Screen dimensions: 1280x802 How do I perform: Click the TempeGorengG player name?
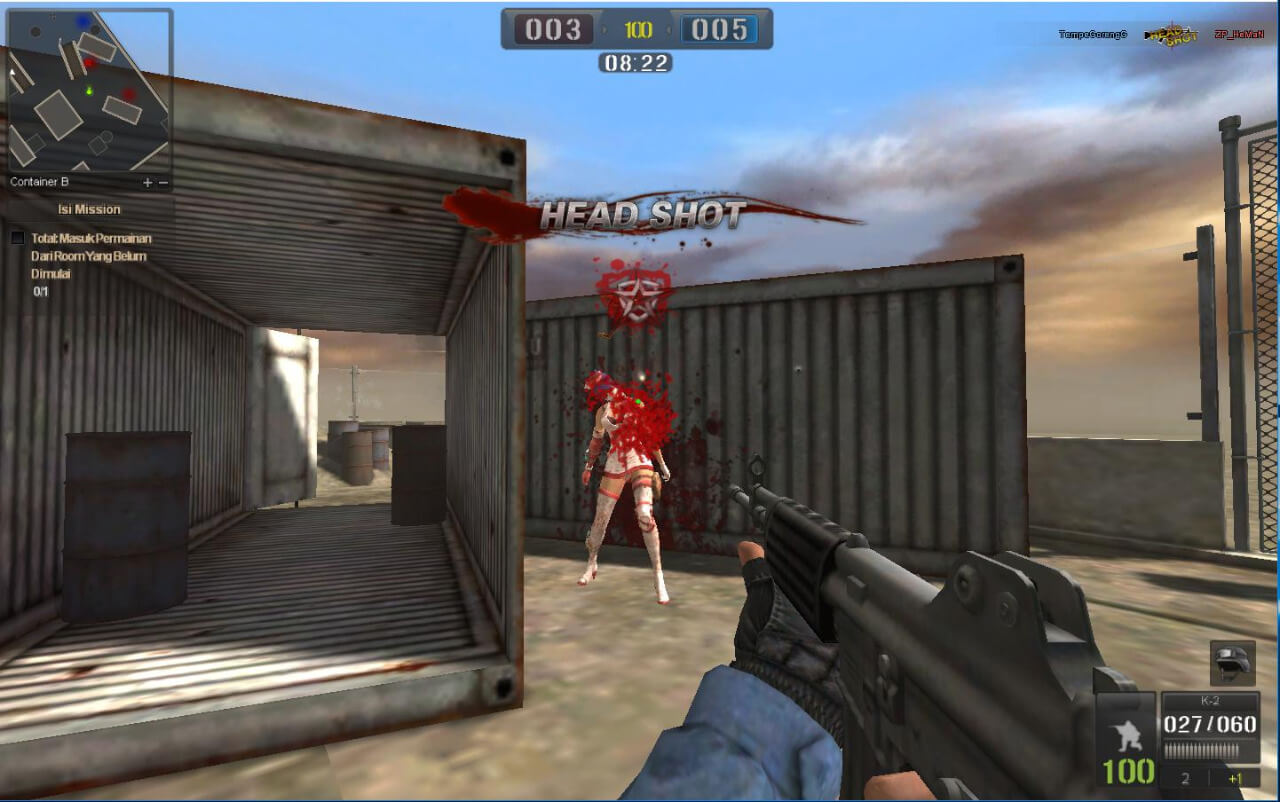tap(1093, 34)
